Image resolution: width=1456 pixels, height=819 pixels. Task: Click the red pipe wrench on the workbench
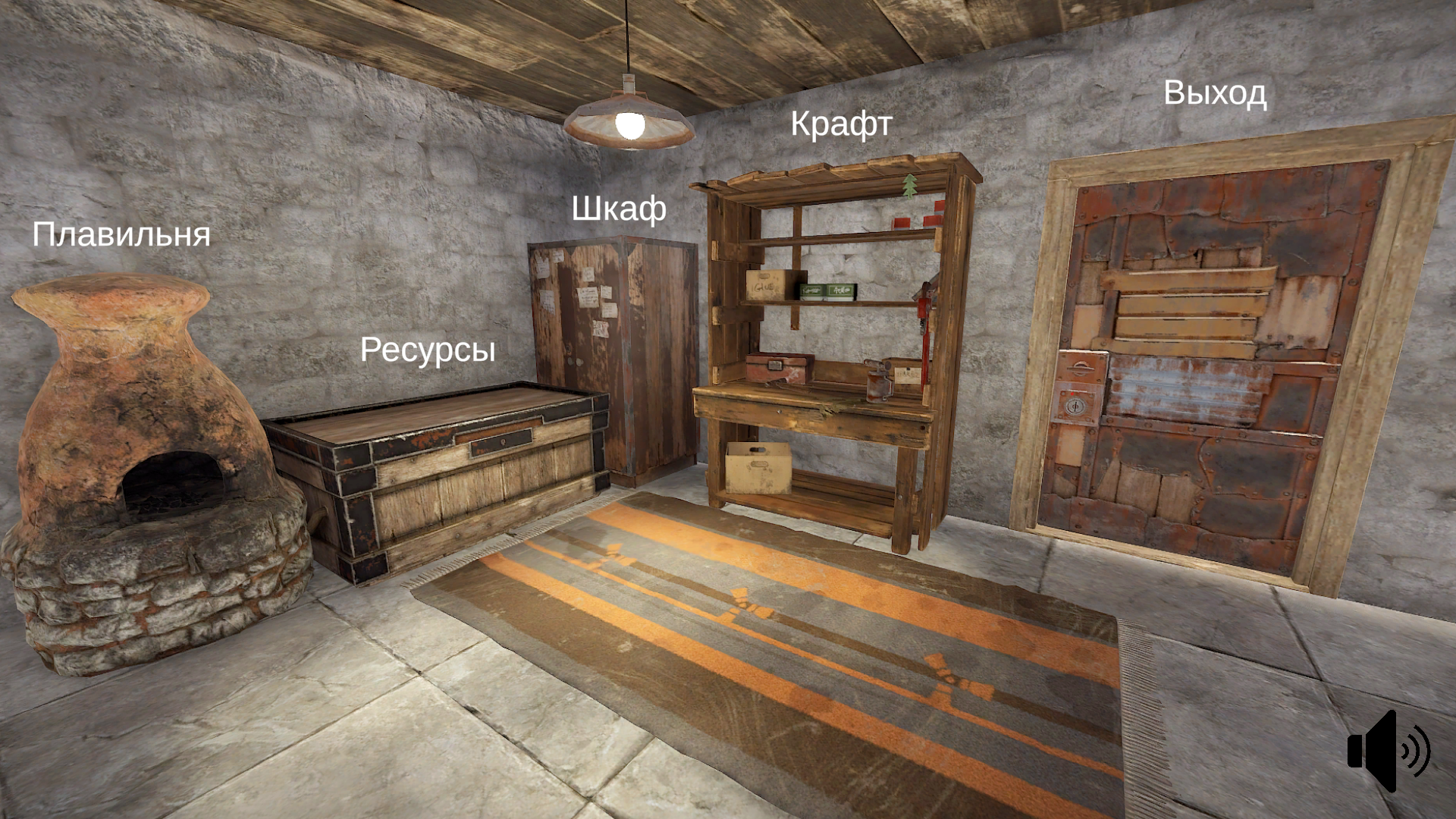[924, 326]
